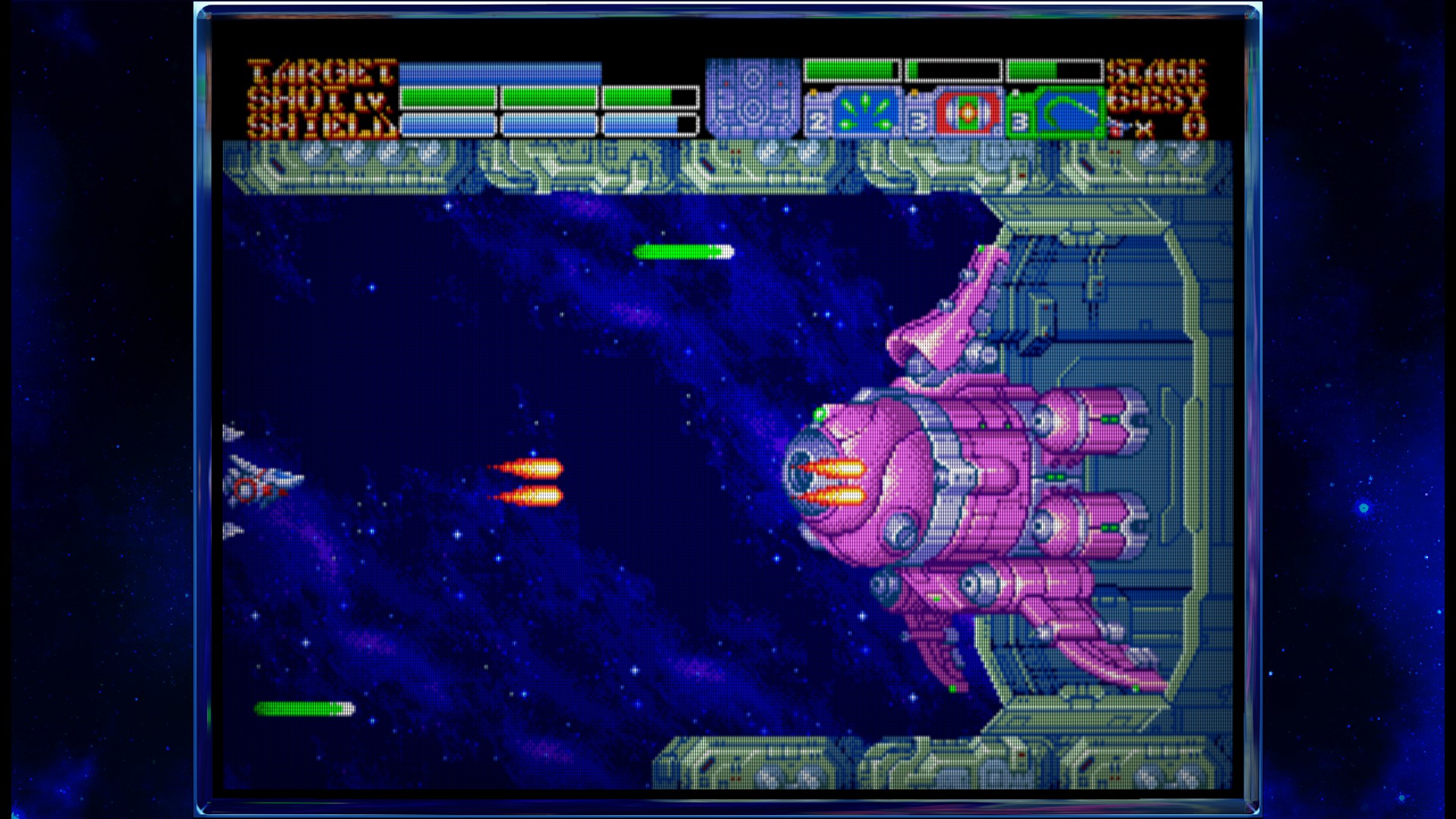
Task: Activate the green-framed curved laser weapon
Action: (x=1068, y=114)
